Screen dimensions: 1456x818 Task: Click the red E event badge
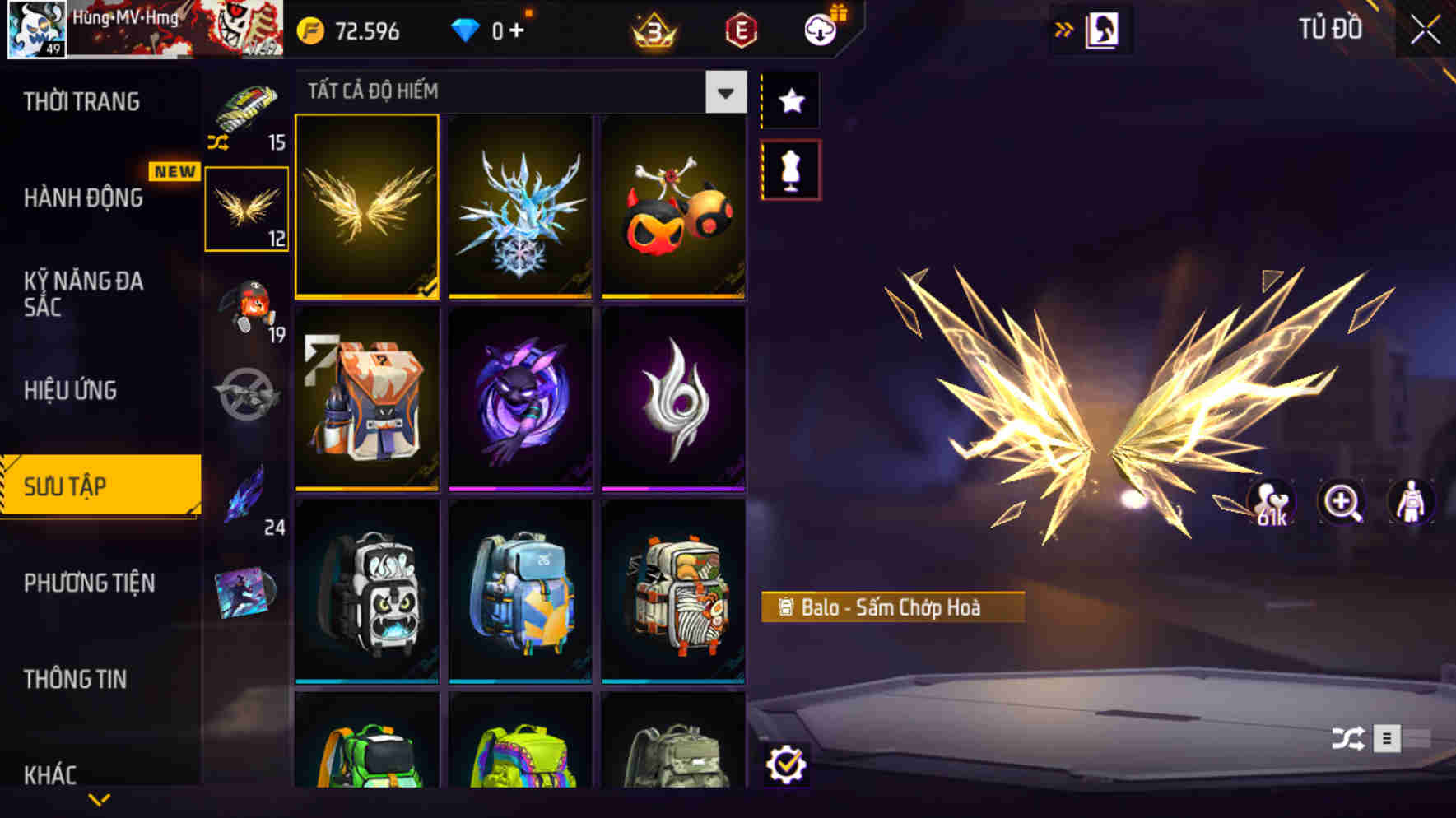(x=740, y=31)
